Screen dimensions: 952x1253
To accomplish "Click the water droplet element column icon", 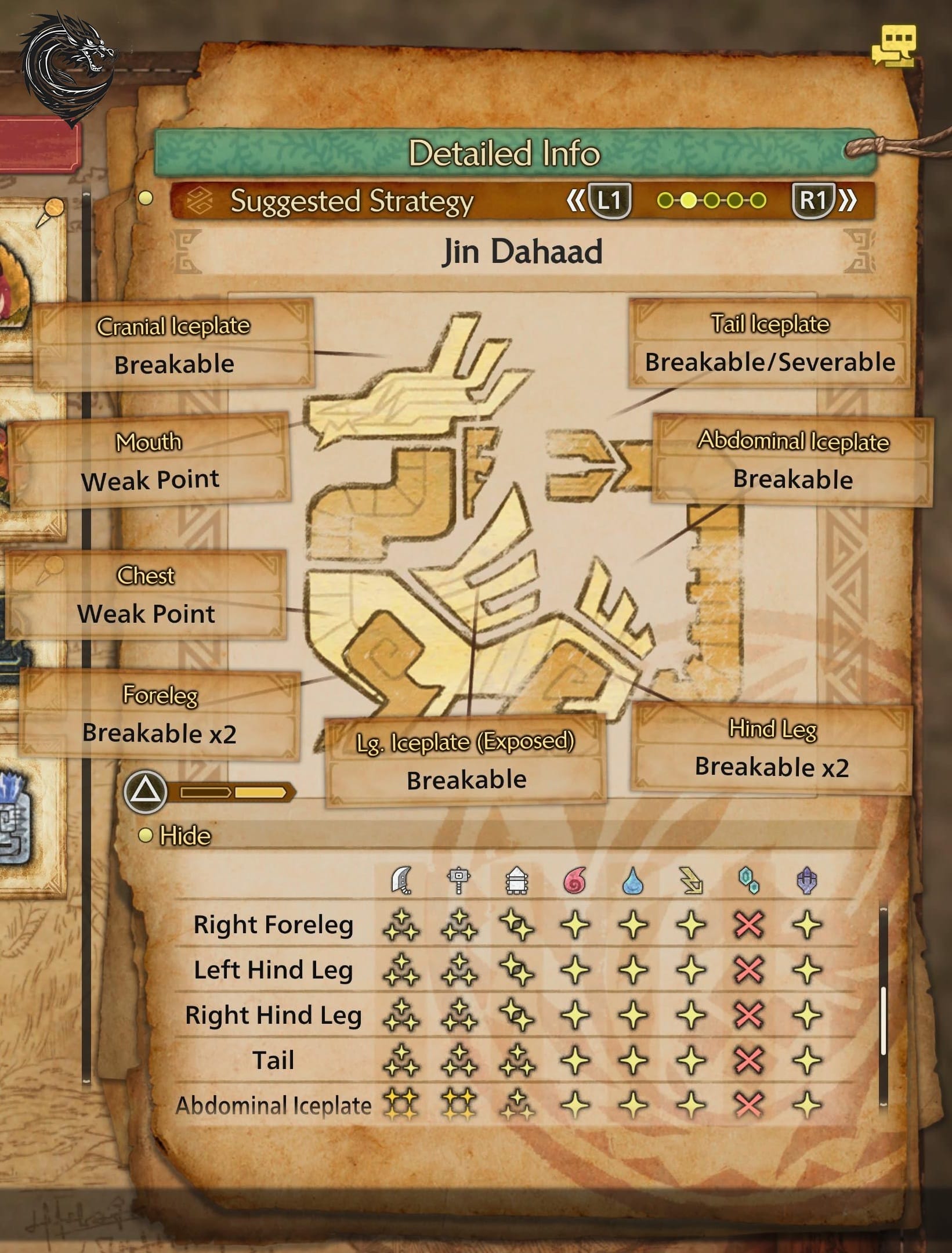I will point(632,881).
